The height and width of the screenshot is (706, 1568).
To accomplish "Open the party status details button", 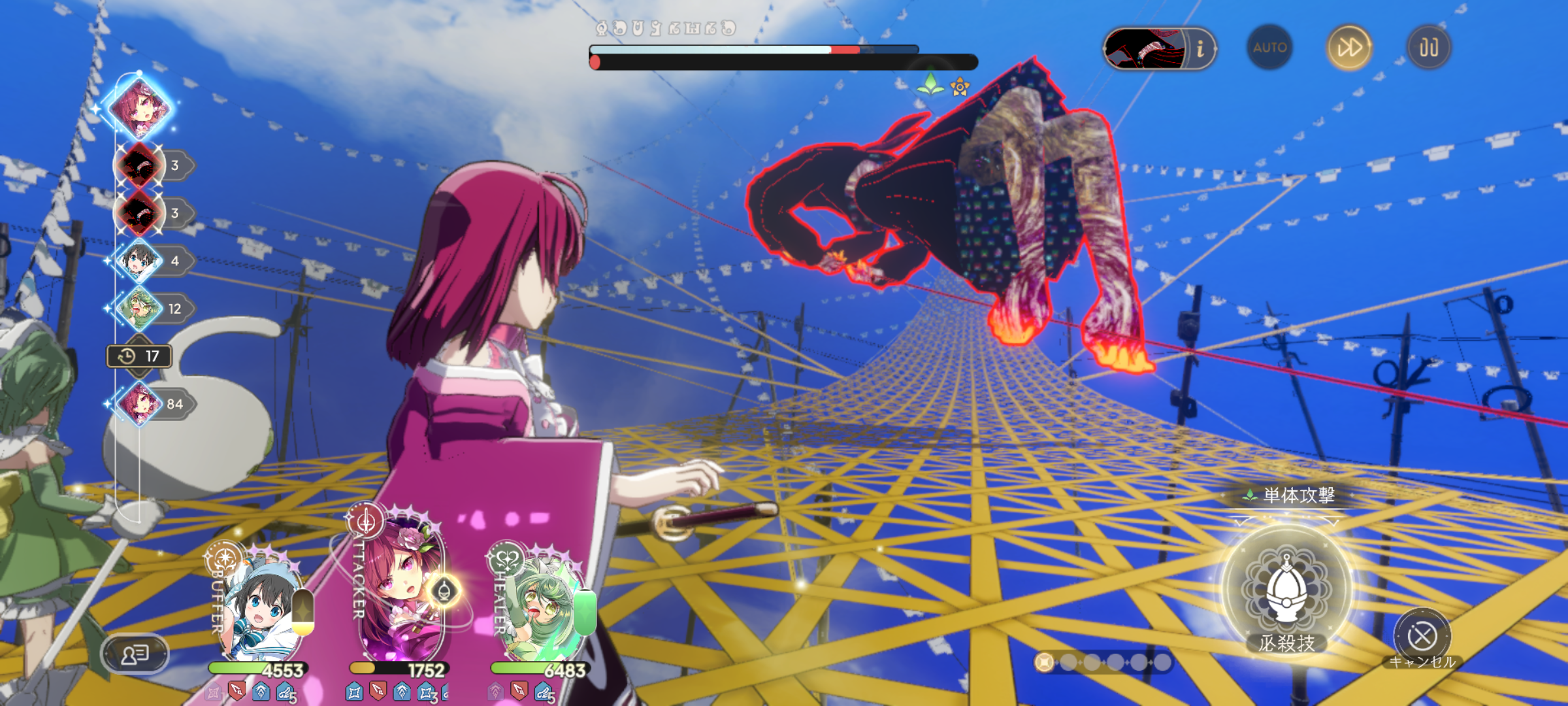I will pyautogui.click(x=135, y=653).
